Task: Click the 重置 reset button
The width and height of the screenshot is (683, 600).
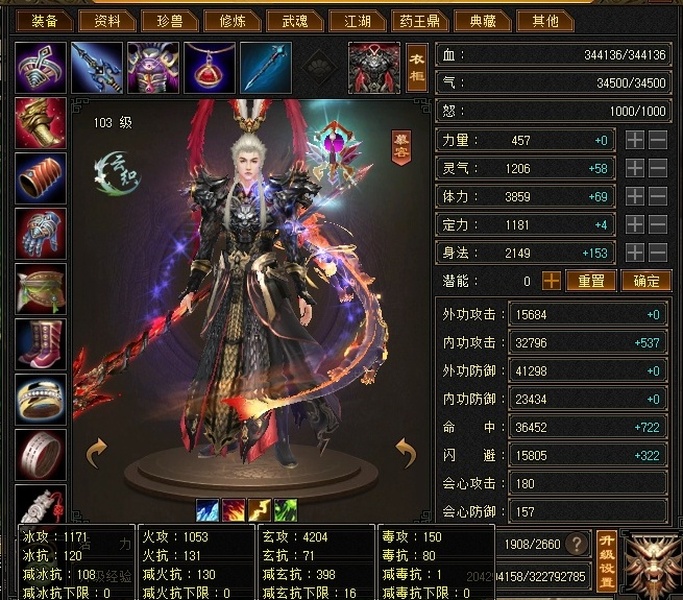Action: tap(591, 281)
